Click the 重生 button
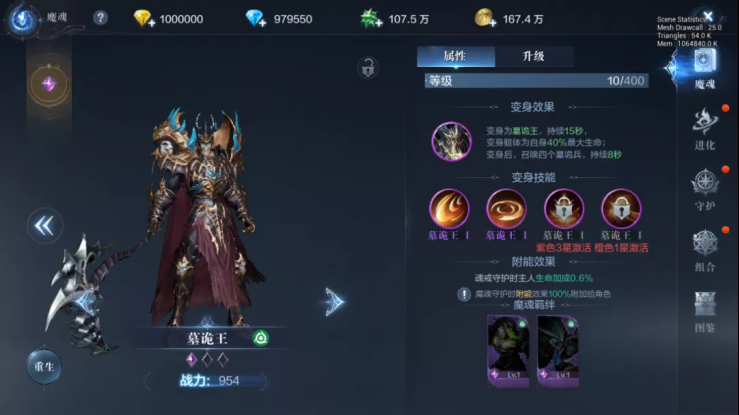739x415 pixels. click(x=44, y=365)
